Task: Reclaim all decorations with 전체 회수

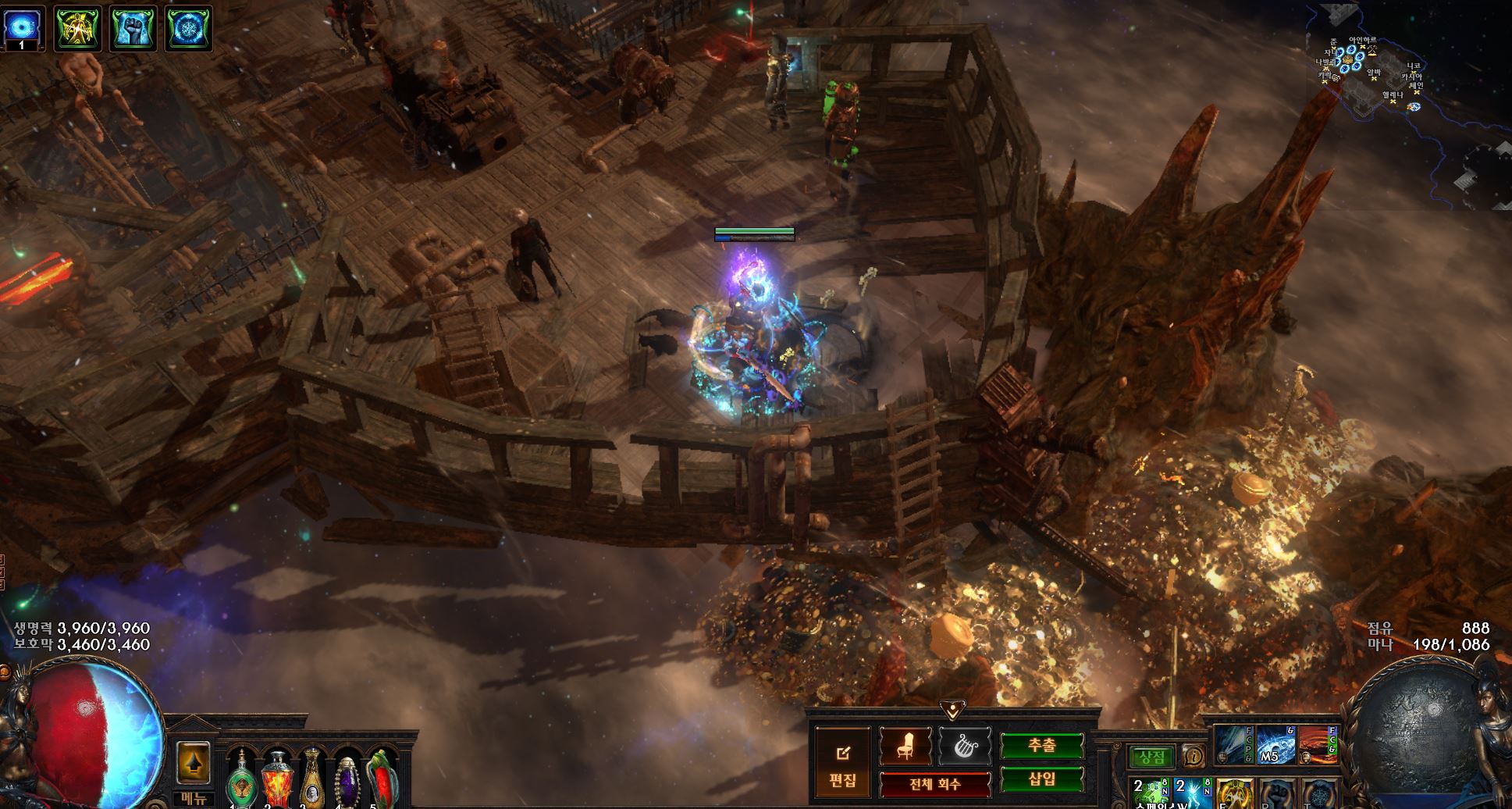Action: tap(935, 784)
